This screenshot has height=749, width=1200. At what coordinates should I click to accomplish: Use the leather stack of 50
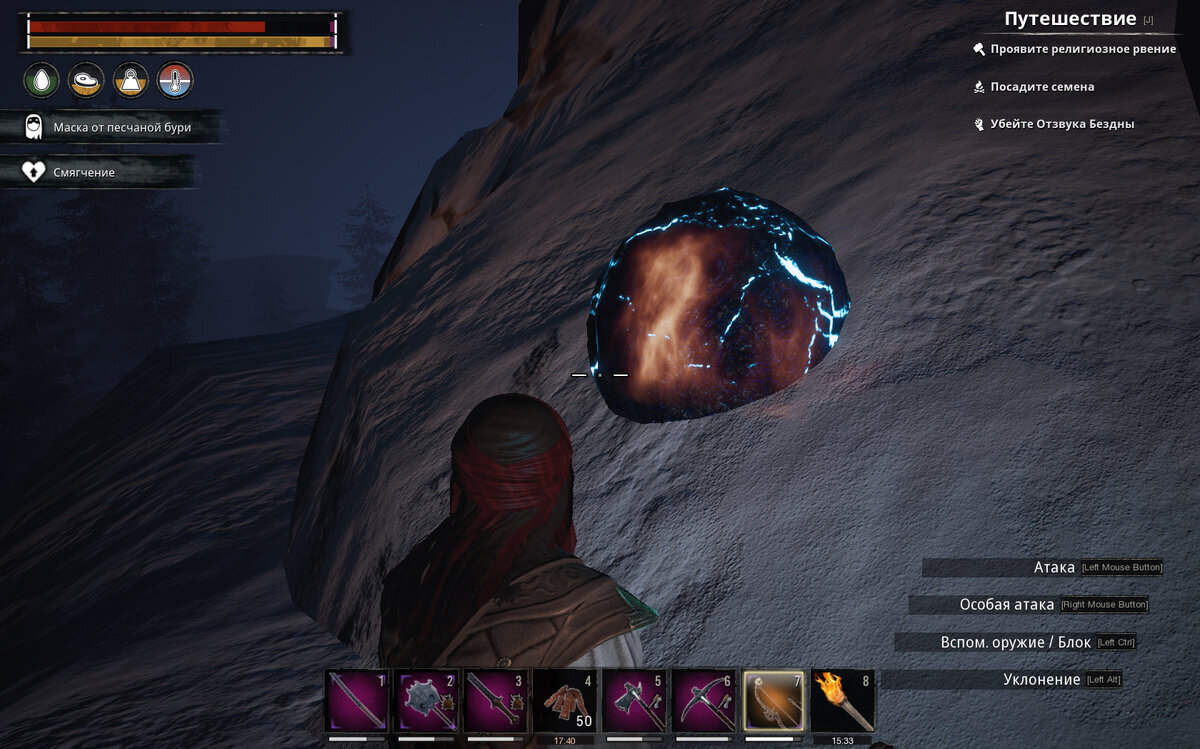[x=566, y=700]
